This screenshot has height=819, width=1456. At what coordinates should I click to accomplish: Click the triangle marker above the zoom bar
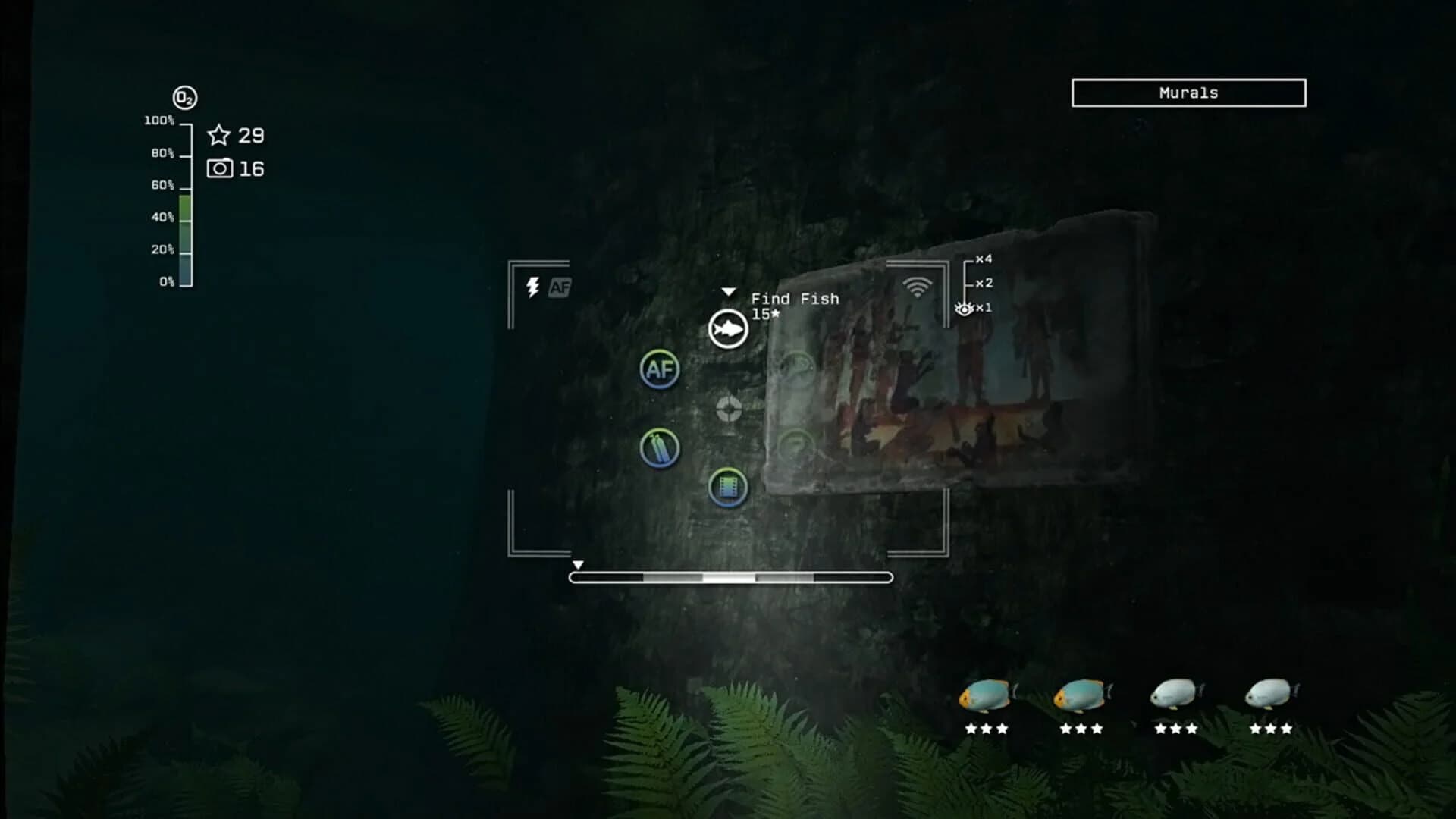[579, 564]
